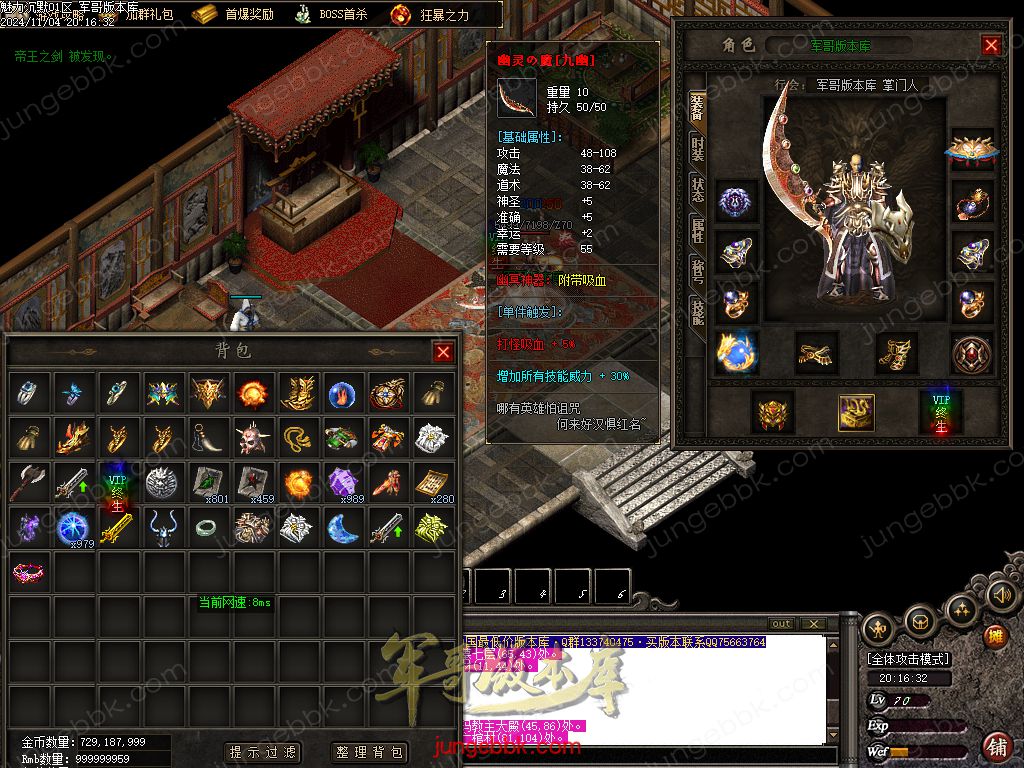Click the chat window 'out' button
This screenshot has height=768, width=1024.
click(782, 624)
